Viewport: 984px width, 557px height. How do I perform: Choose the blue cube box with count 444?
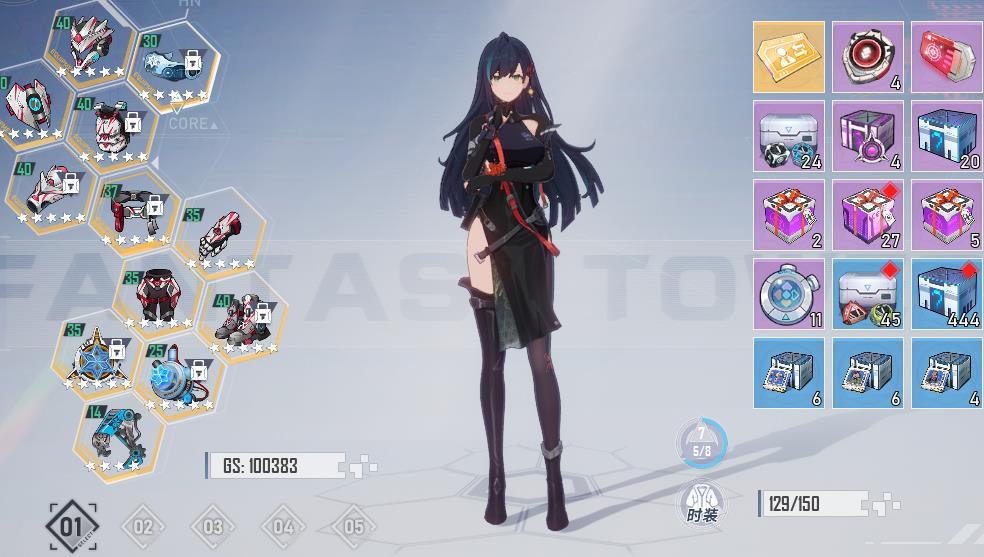947,294
